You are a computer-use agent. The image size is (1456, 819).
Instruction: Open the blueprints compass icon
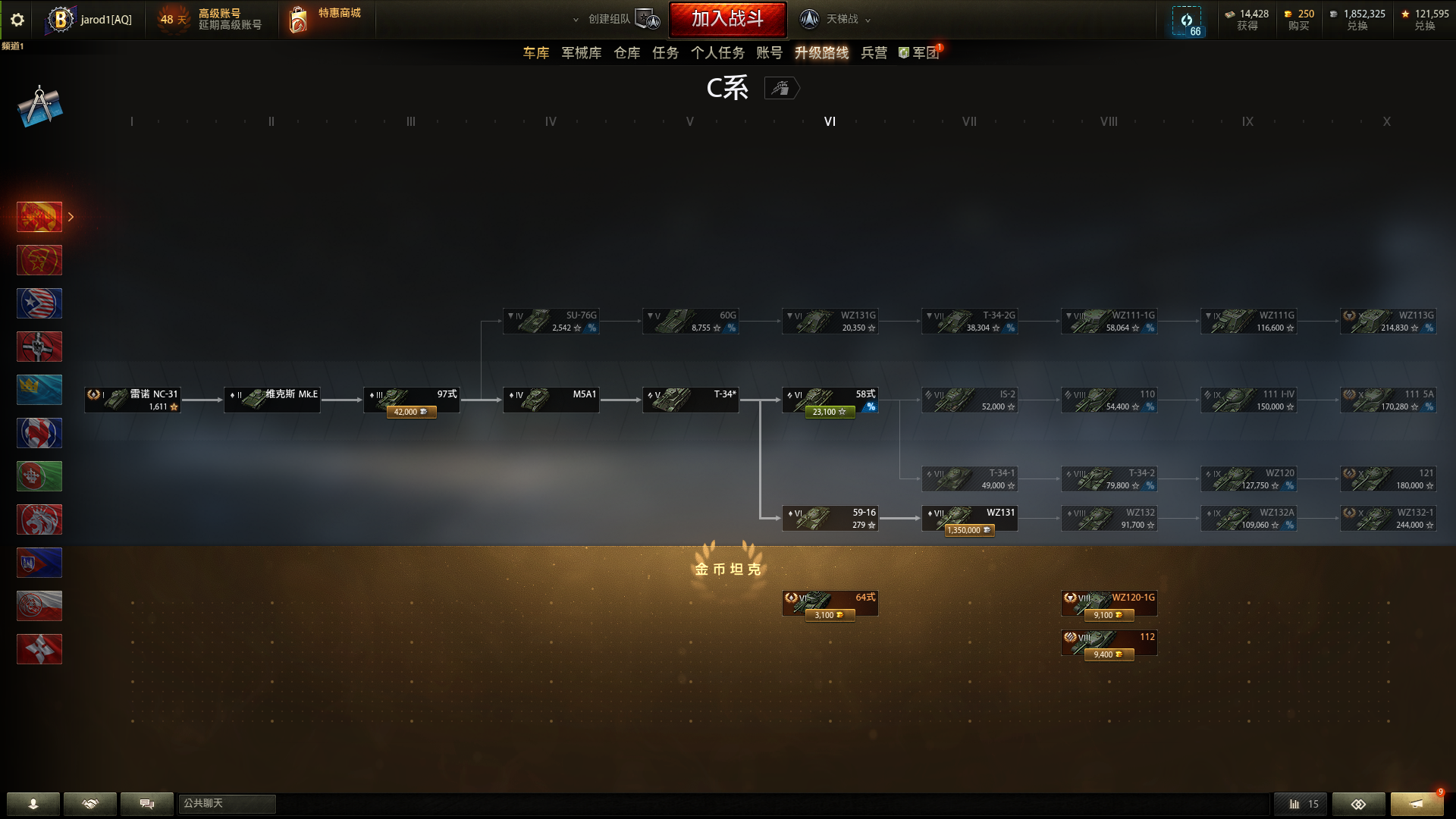point(39,106)
